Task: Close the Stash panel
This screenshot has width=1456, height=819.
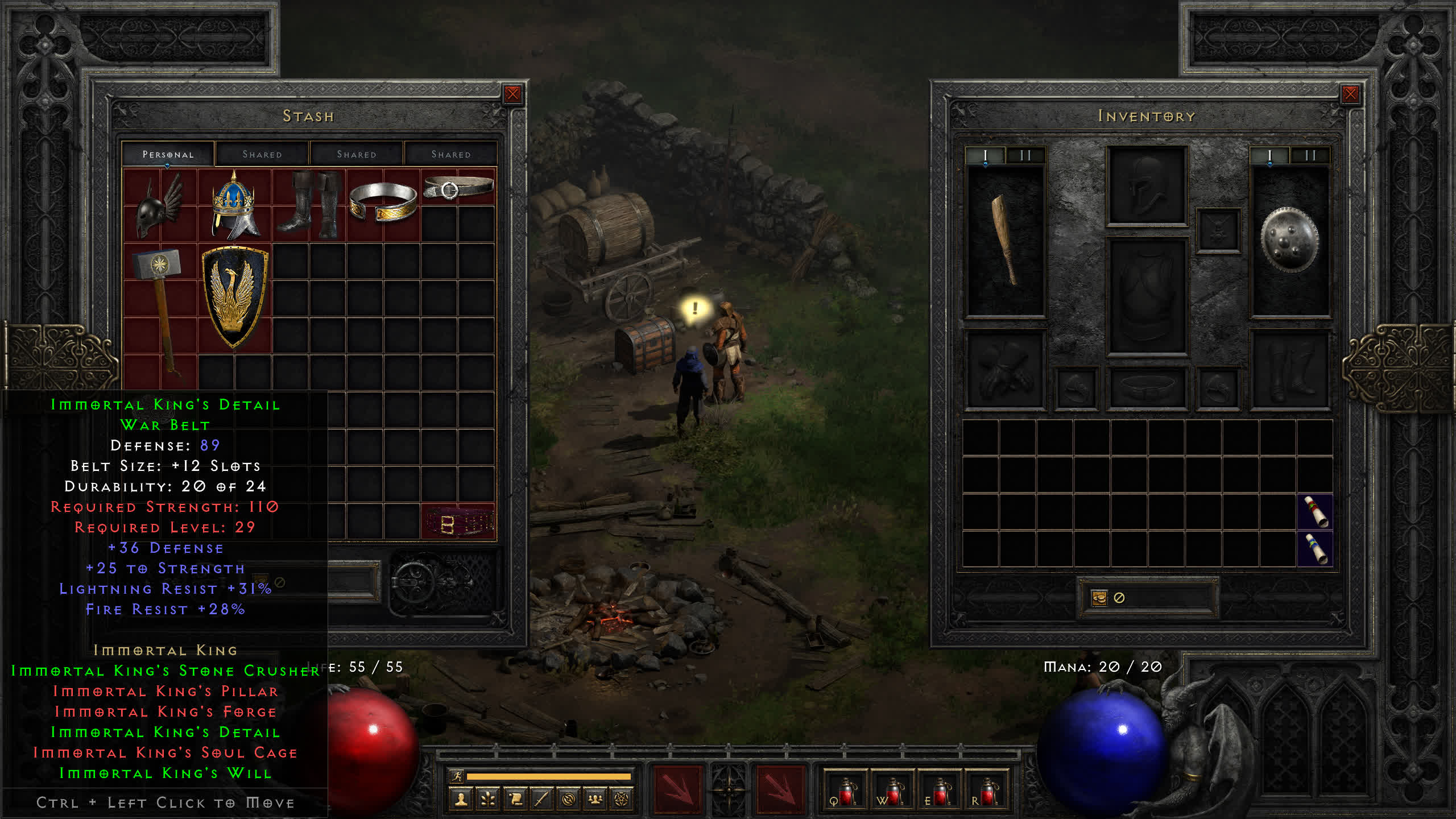Action: (512, 94)
